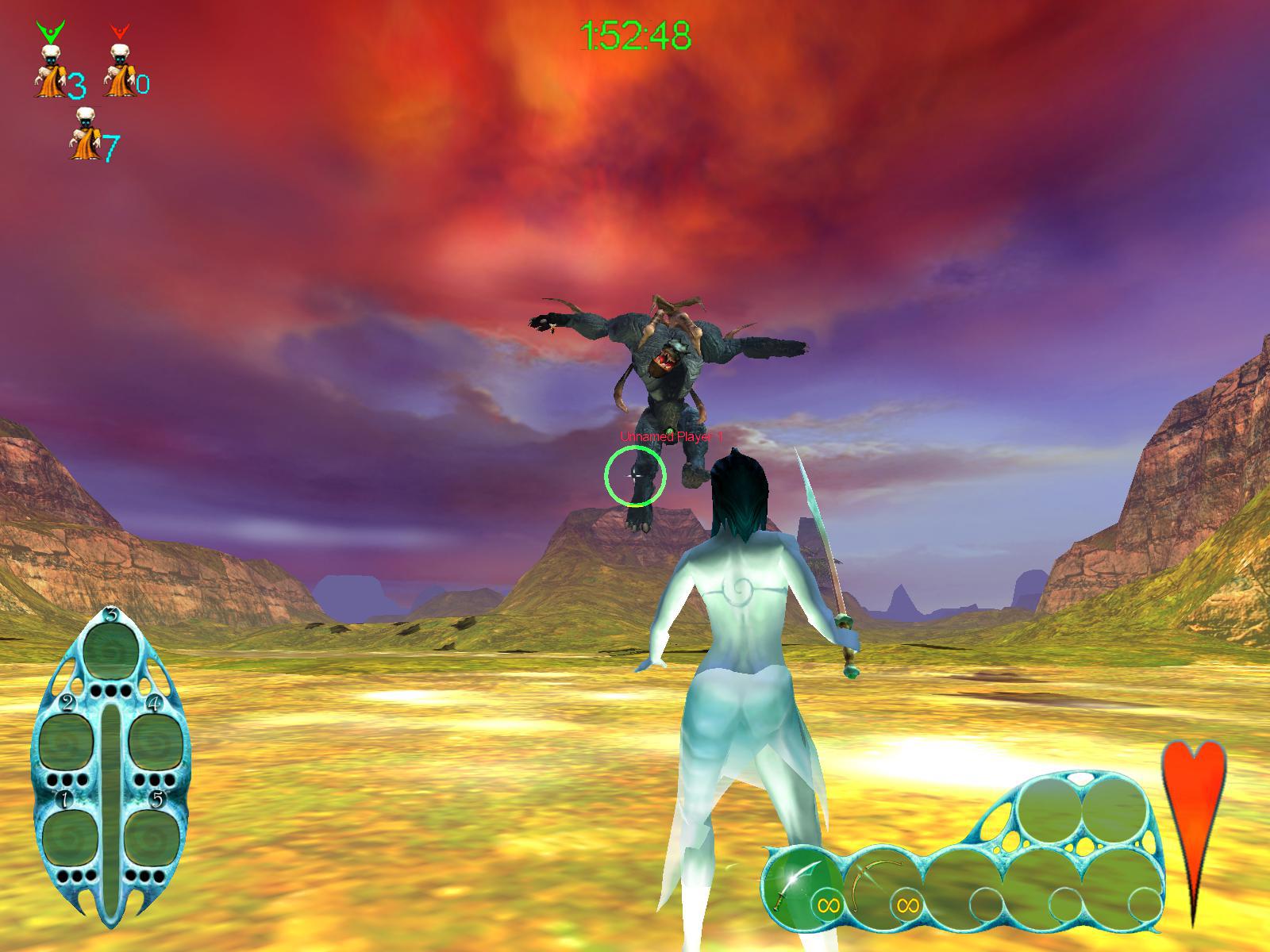Click the Unnamed Player 1 name label
Viewport: 1270px width, 952px height.
click(671, 436)
